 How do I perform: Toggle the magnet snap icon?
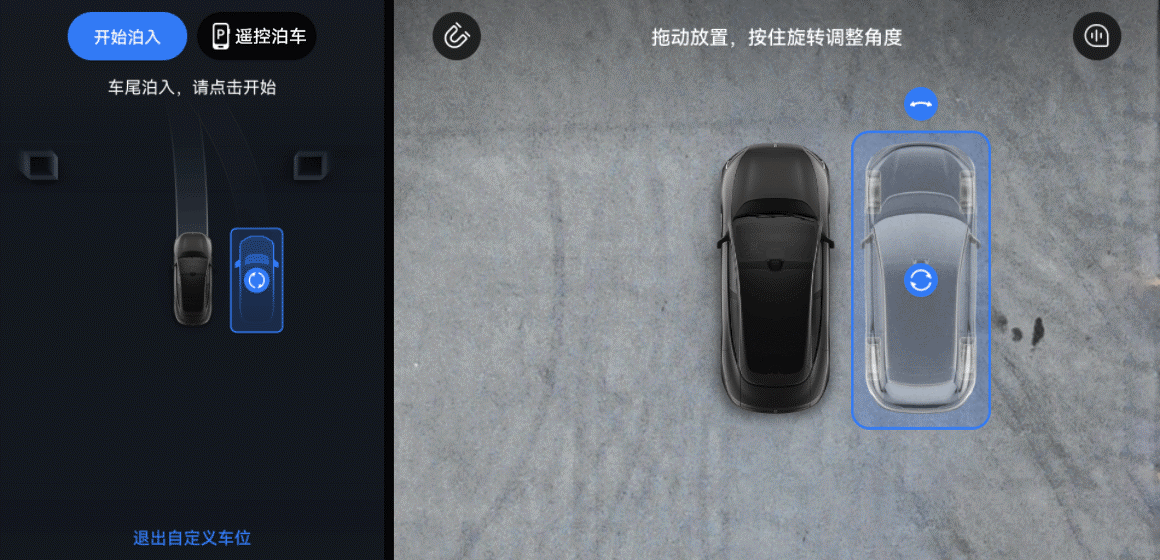pyautogui.click(x=456, y=37)
